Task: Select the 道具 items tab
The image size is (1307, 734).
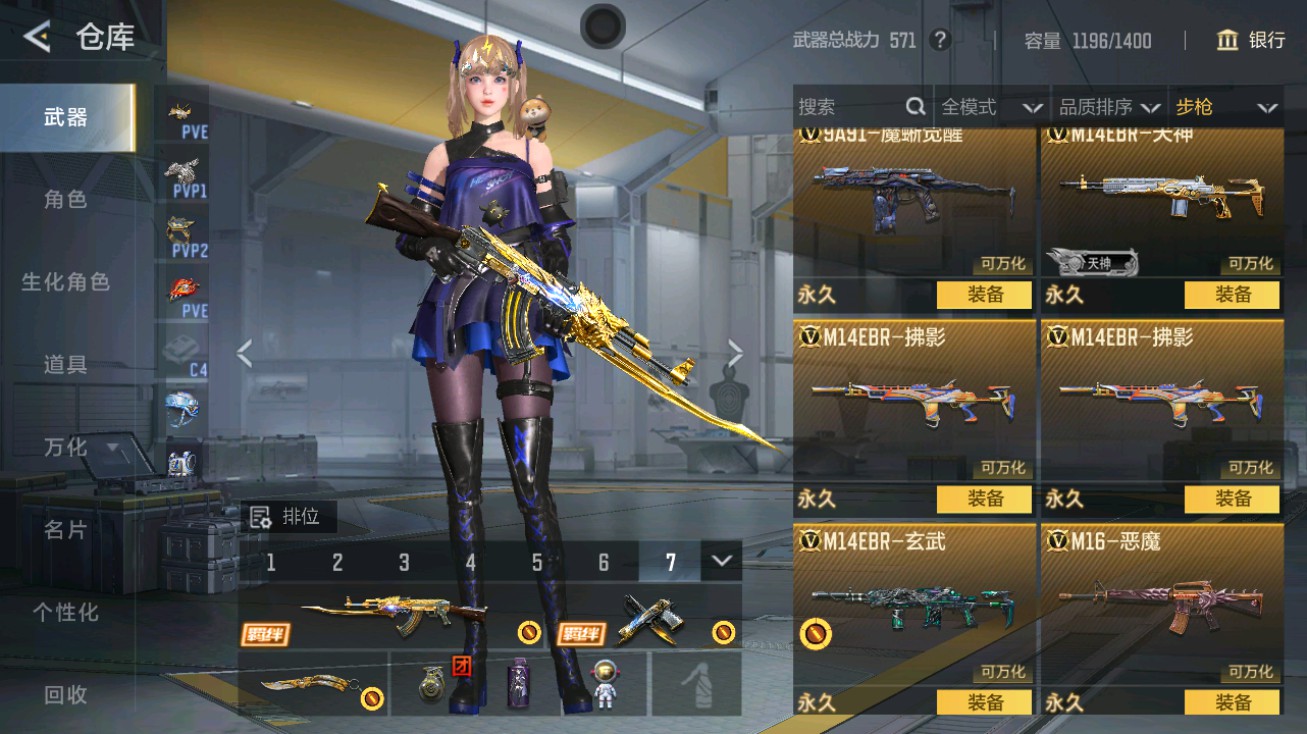Action: click(66, 364)
